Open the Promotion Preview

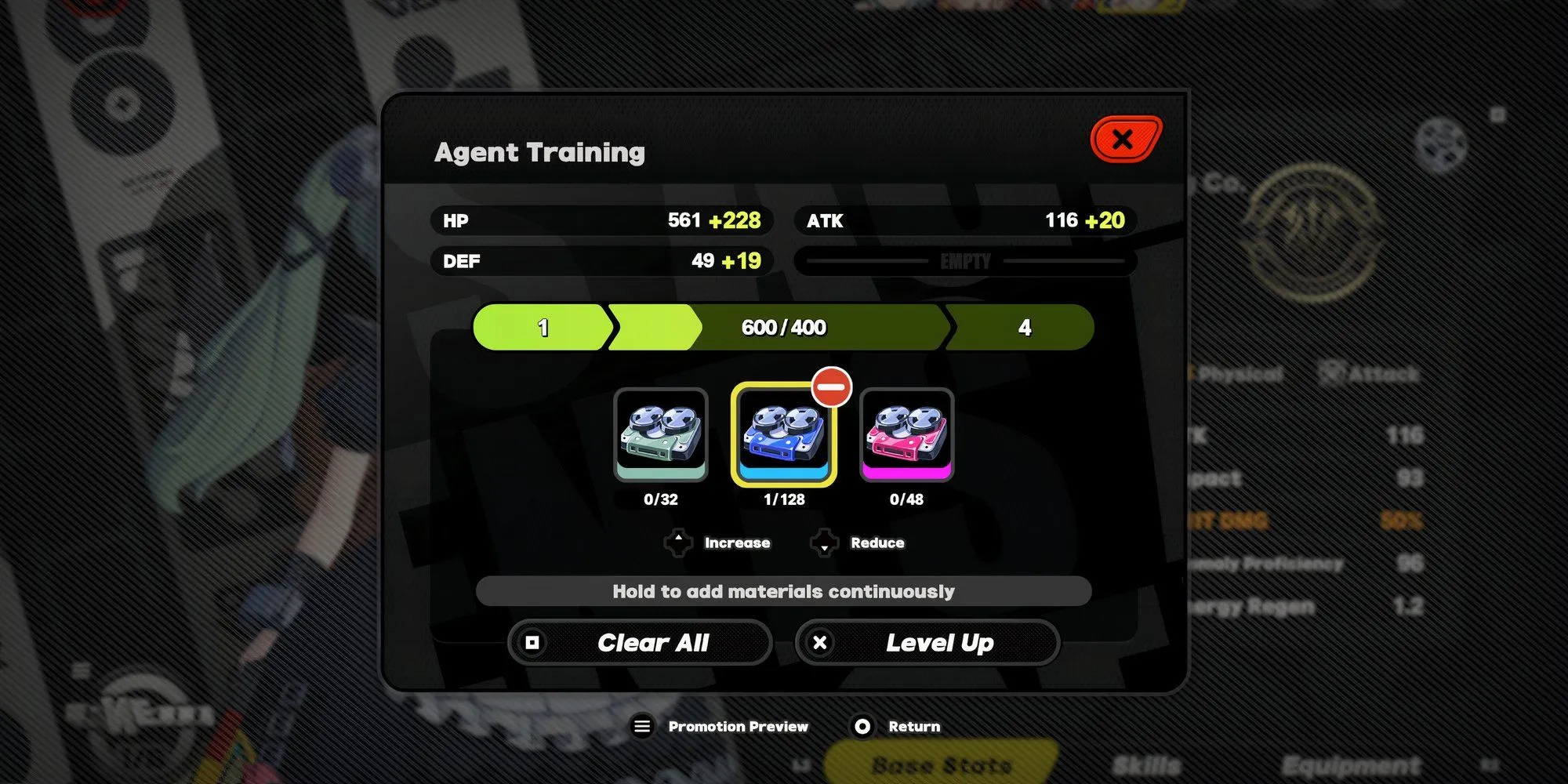coord(721,727)
